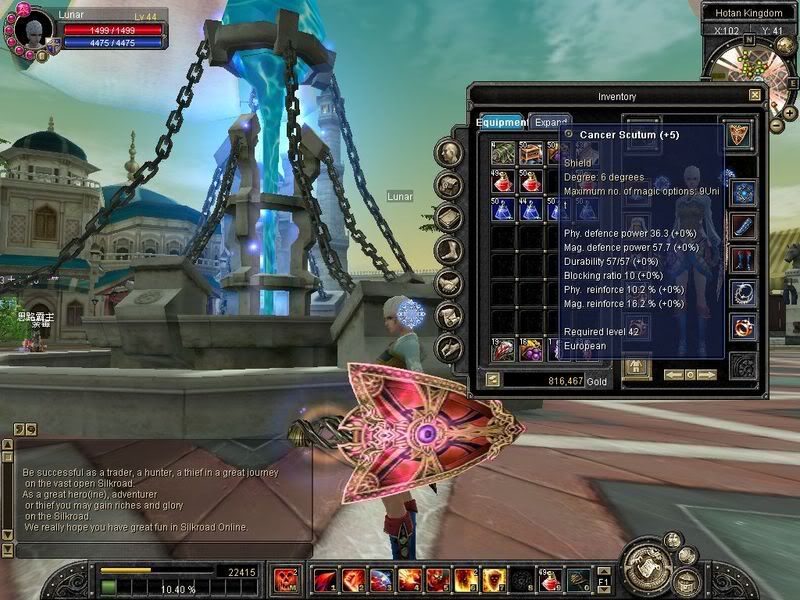Close the Inventory window
This screenshot has height=600, width=800.
pyautogui.click(x=755, y=96)
